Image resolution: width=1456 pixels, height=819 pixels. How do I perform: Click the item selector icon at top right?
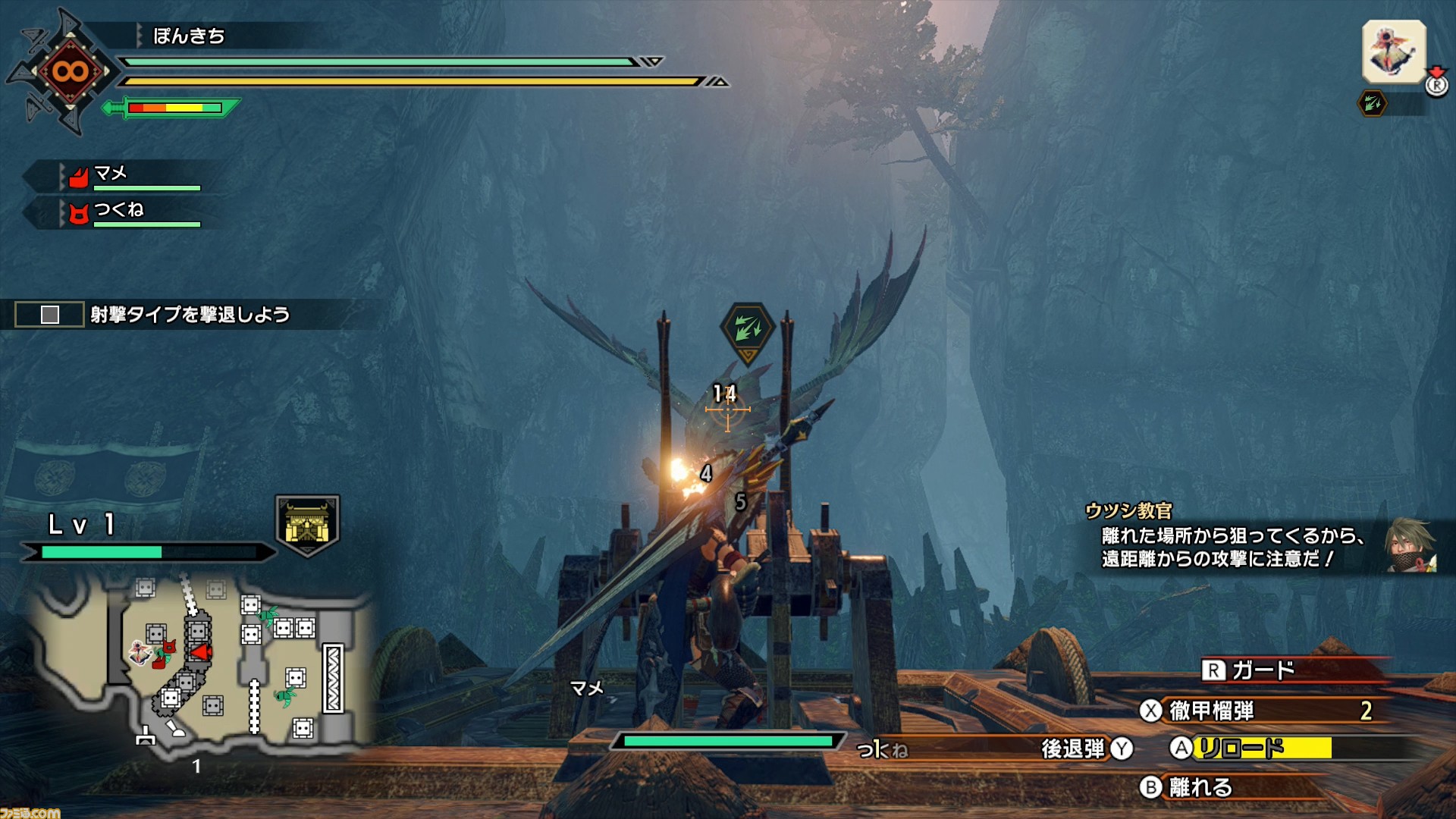(1394, 52)
